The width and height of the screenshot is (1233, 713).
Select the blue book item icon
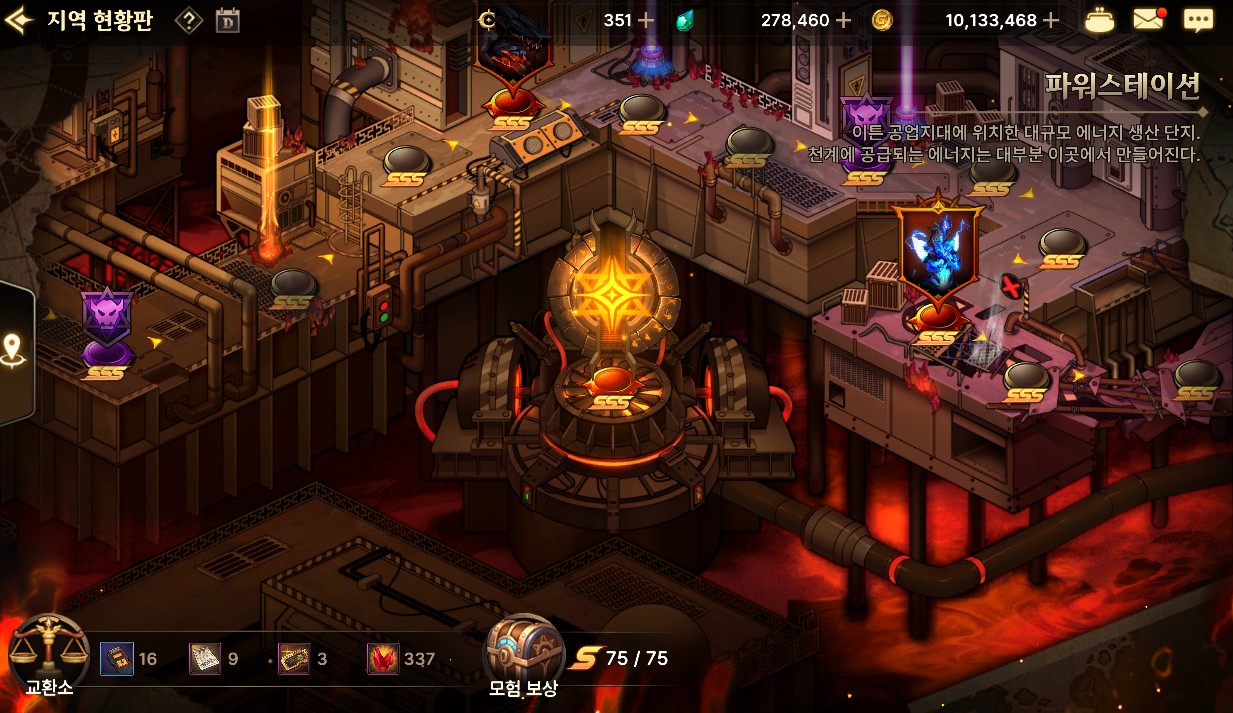point(116,659)
